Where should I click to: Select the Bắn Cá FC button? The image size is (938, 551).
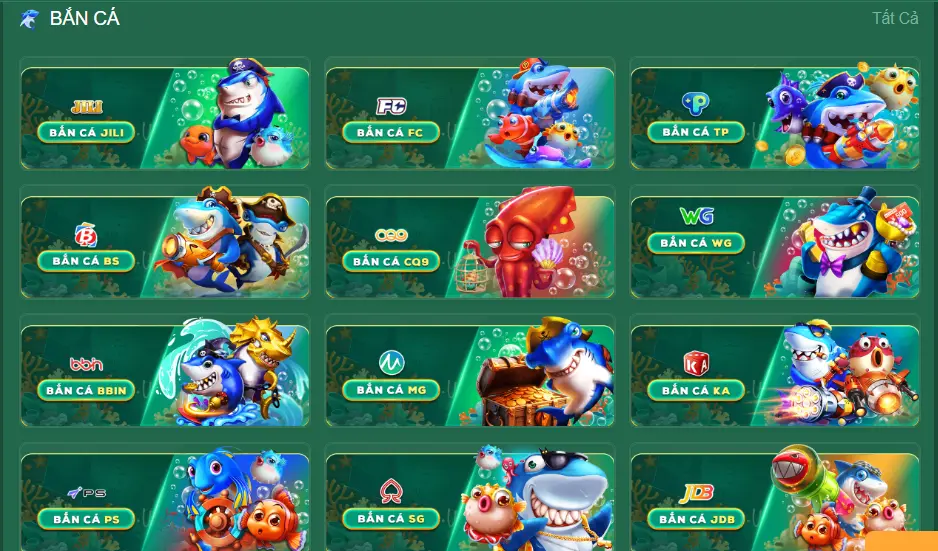pos(391,132)
